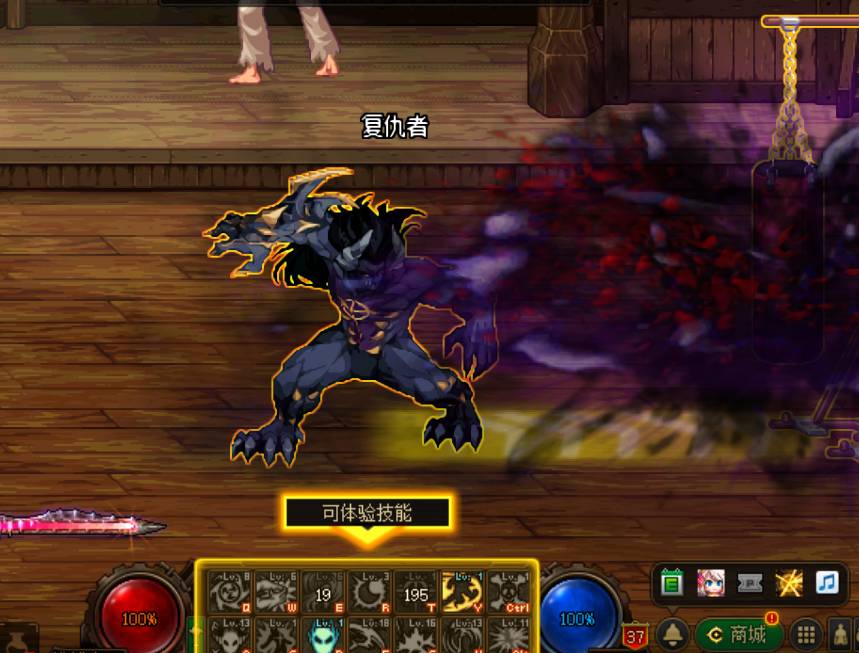The image size is (859, 653).
Task: Open the character silhouette icon
Action: 841,634
